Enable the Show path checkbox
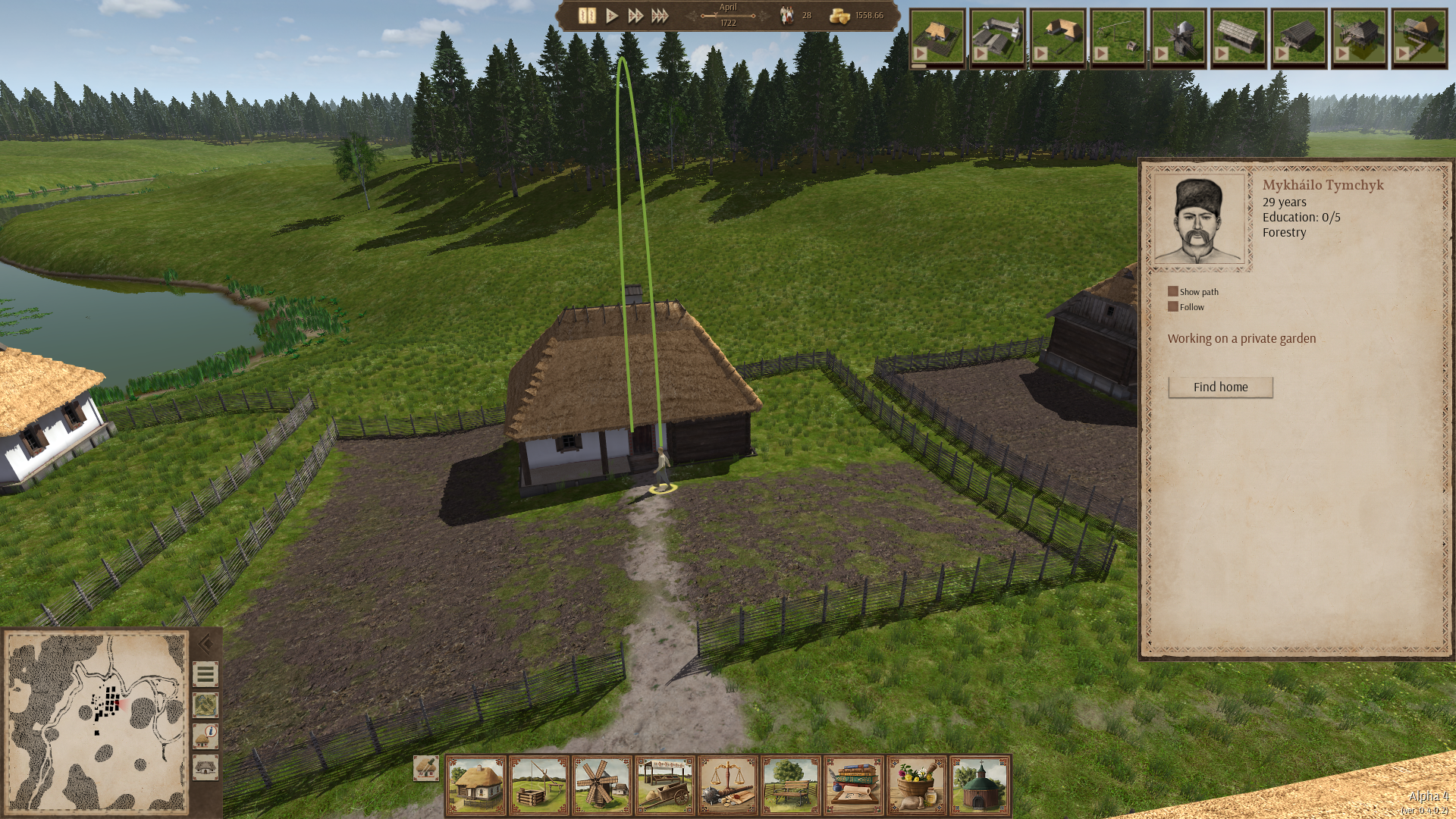 click(1172, 292)
